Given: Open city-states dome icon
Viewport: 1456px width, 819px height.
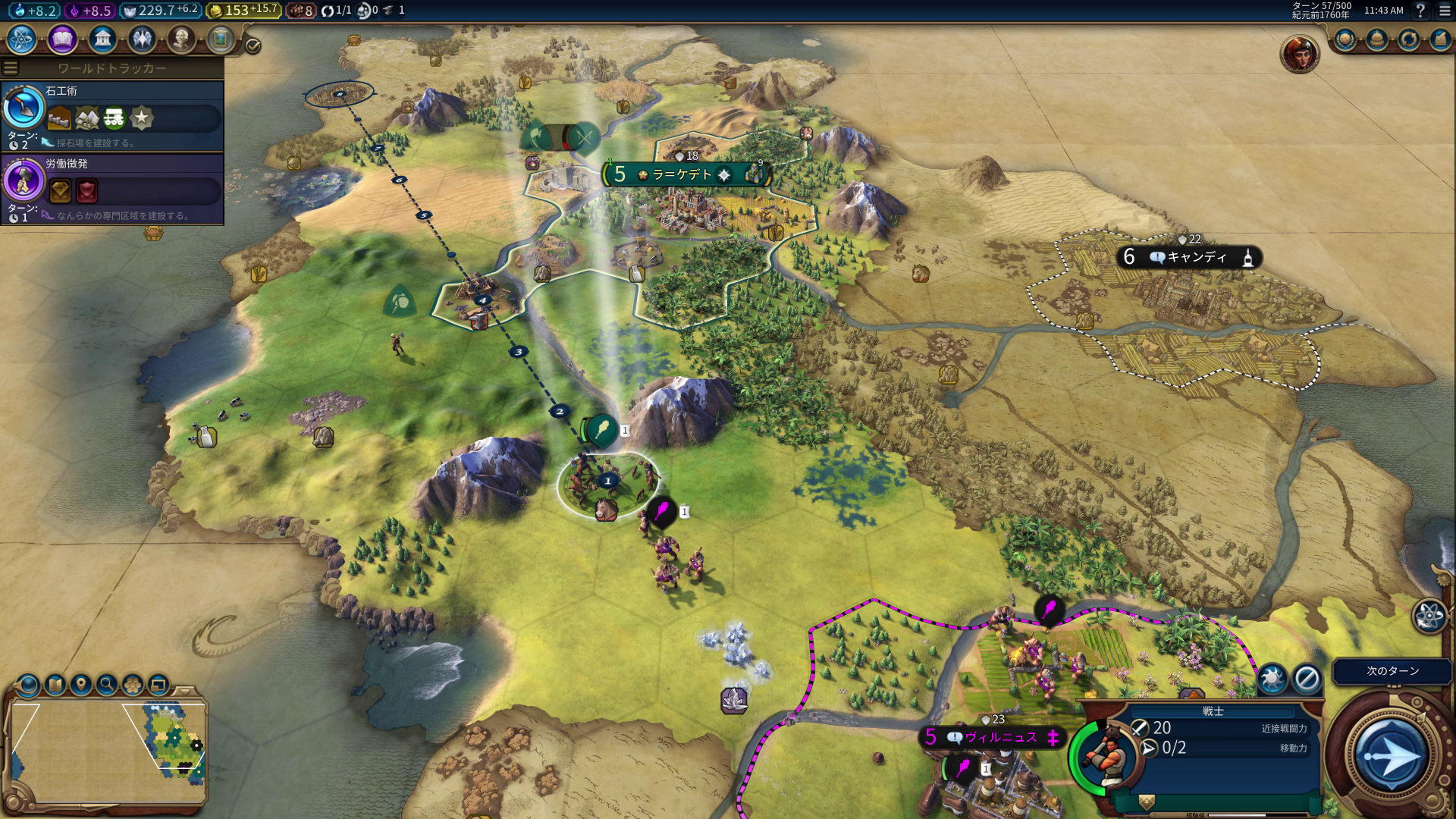Looking at the screenshot, I should 1377,39.
